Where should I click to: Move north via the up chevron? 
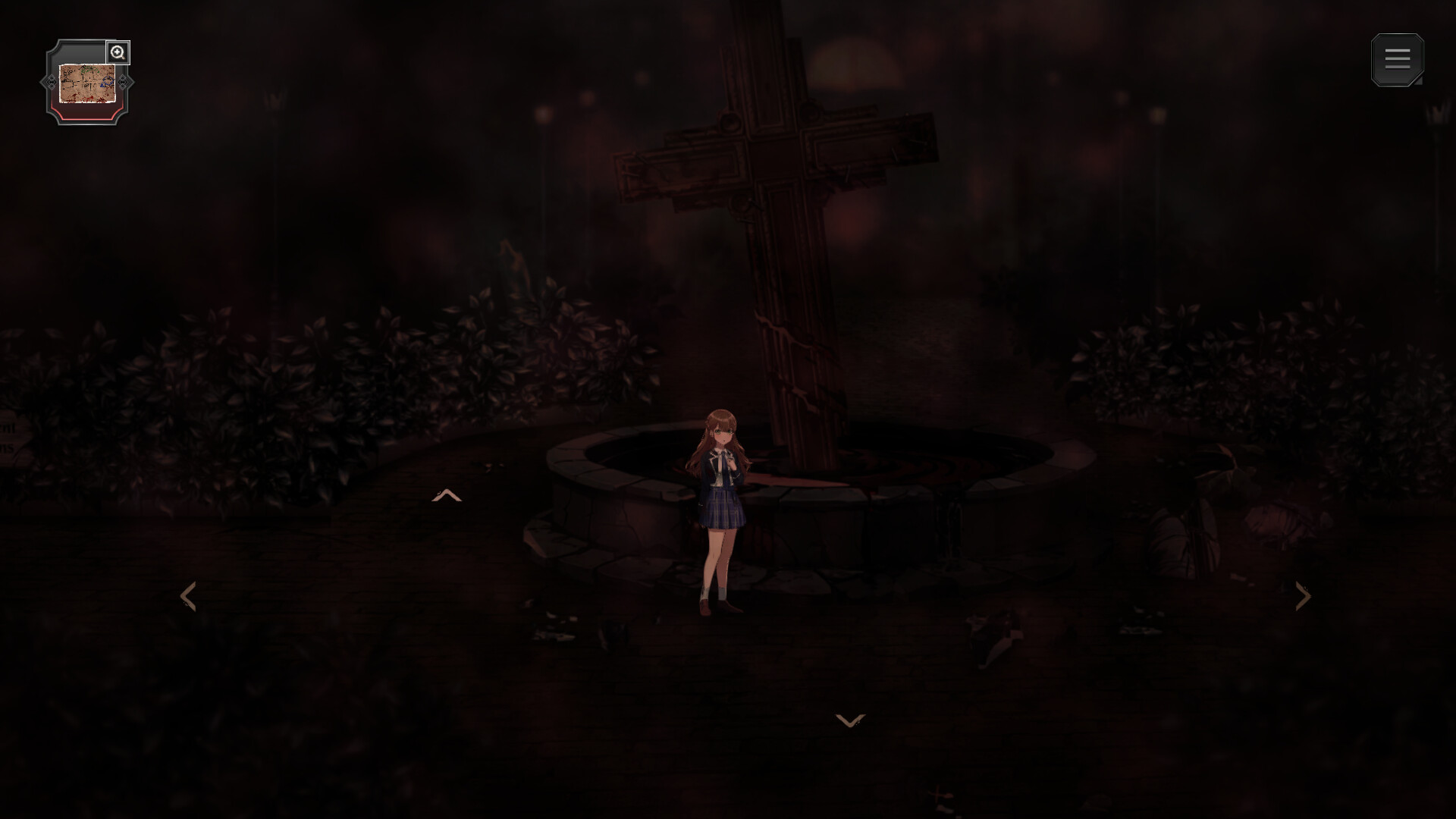(x=448, y=494)
